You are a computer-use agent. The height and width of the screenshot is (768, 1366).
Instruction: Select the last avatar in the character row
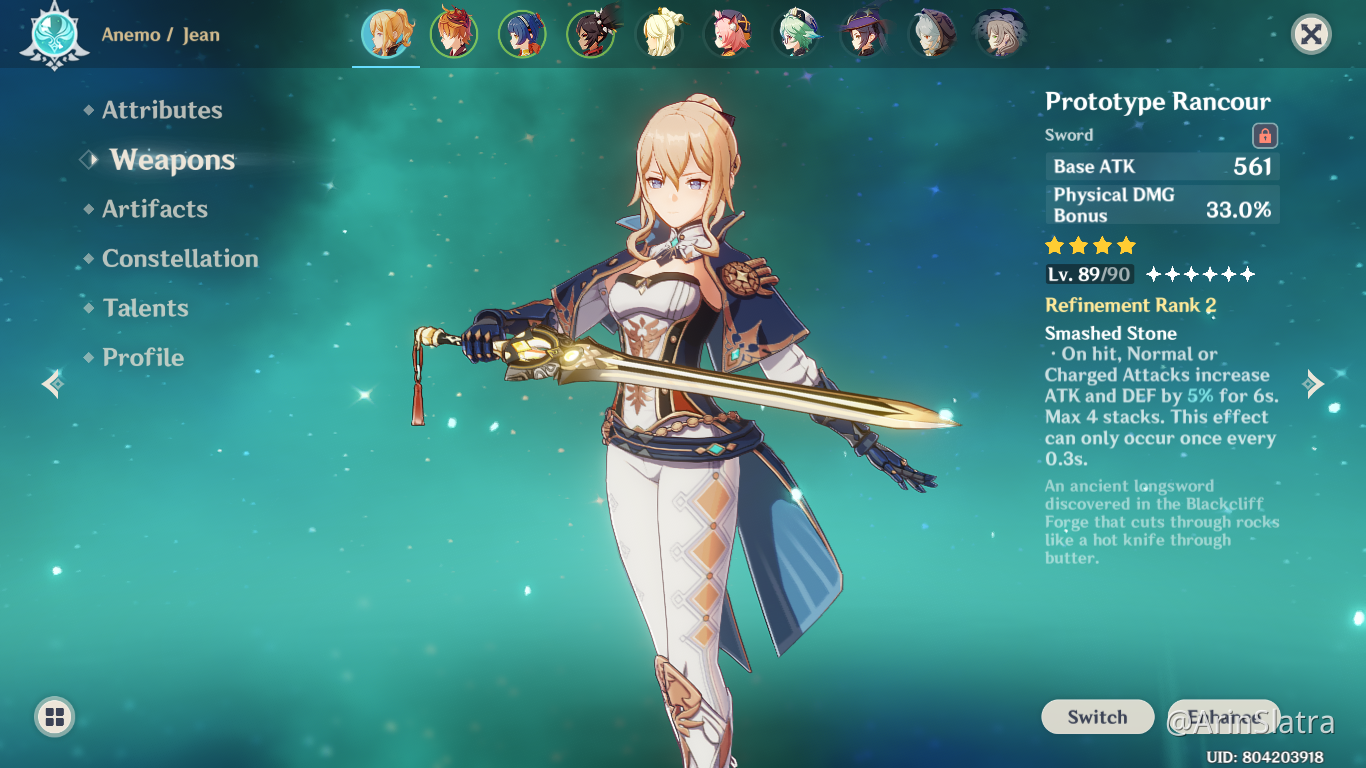(999, 33)
